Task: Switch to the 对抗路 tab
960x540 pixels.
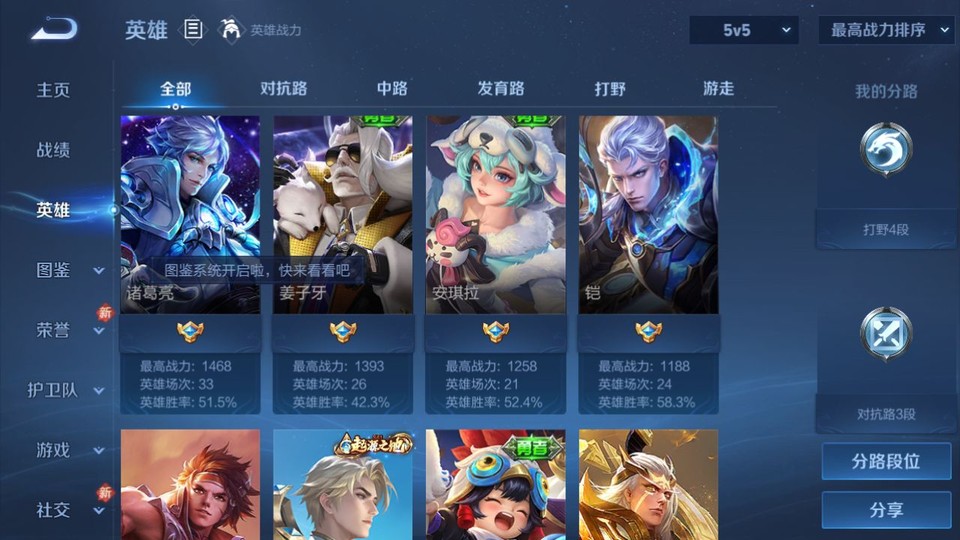Action: (x=283, y=89)
